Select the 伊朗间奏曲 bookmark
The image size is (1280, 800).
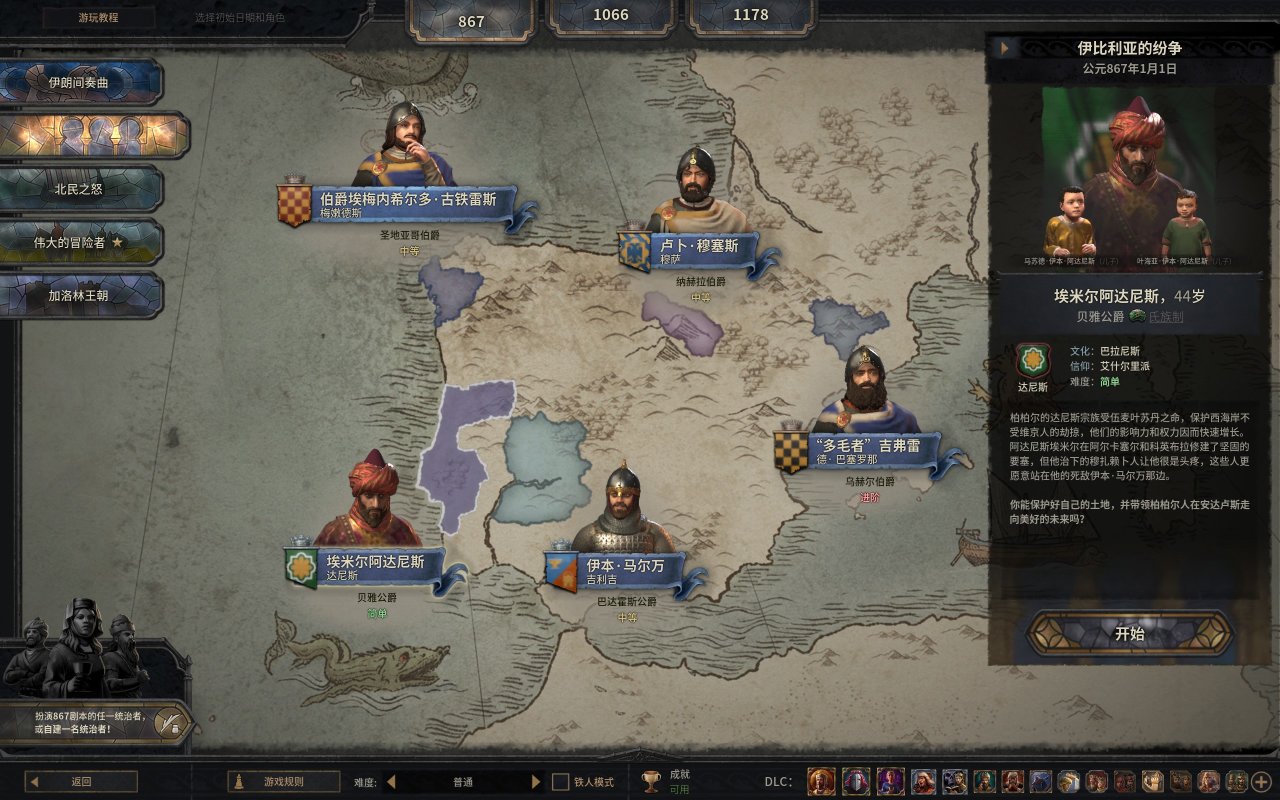click(x=82, y=82)
